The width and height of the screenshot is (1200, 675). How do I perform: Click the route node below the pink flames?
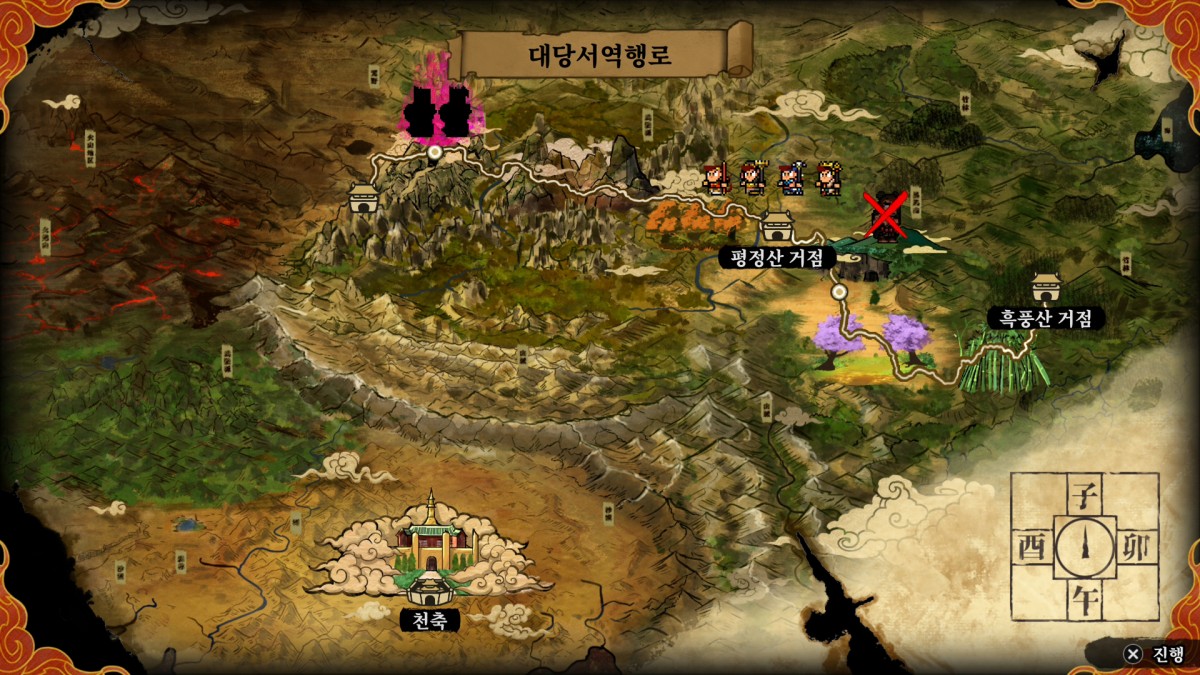pos(434,153)
